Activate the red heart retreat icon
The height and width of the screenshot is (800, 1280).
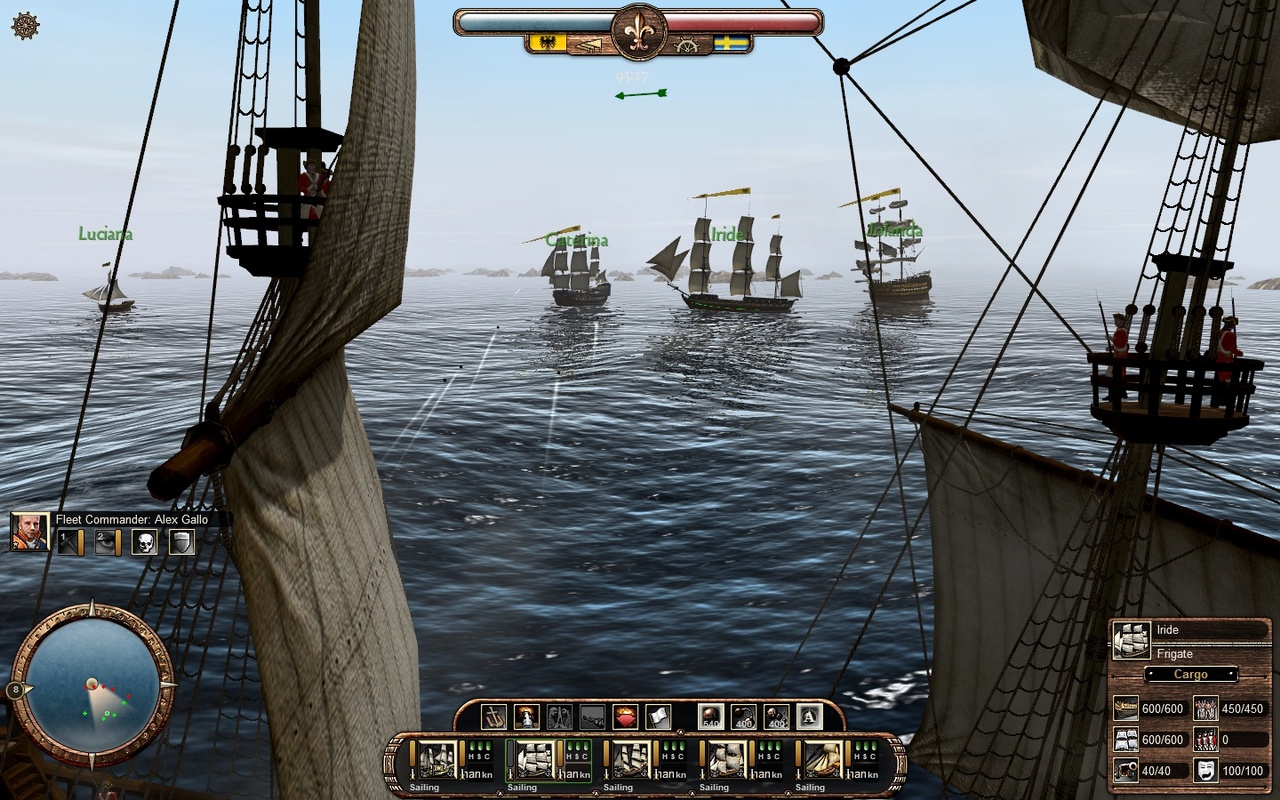[627, 716]
